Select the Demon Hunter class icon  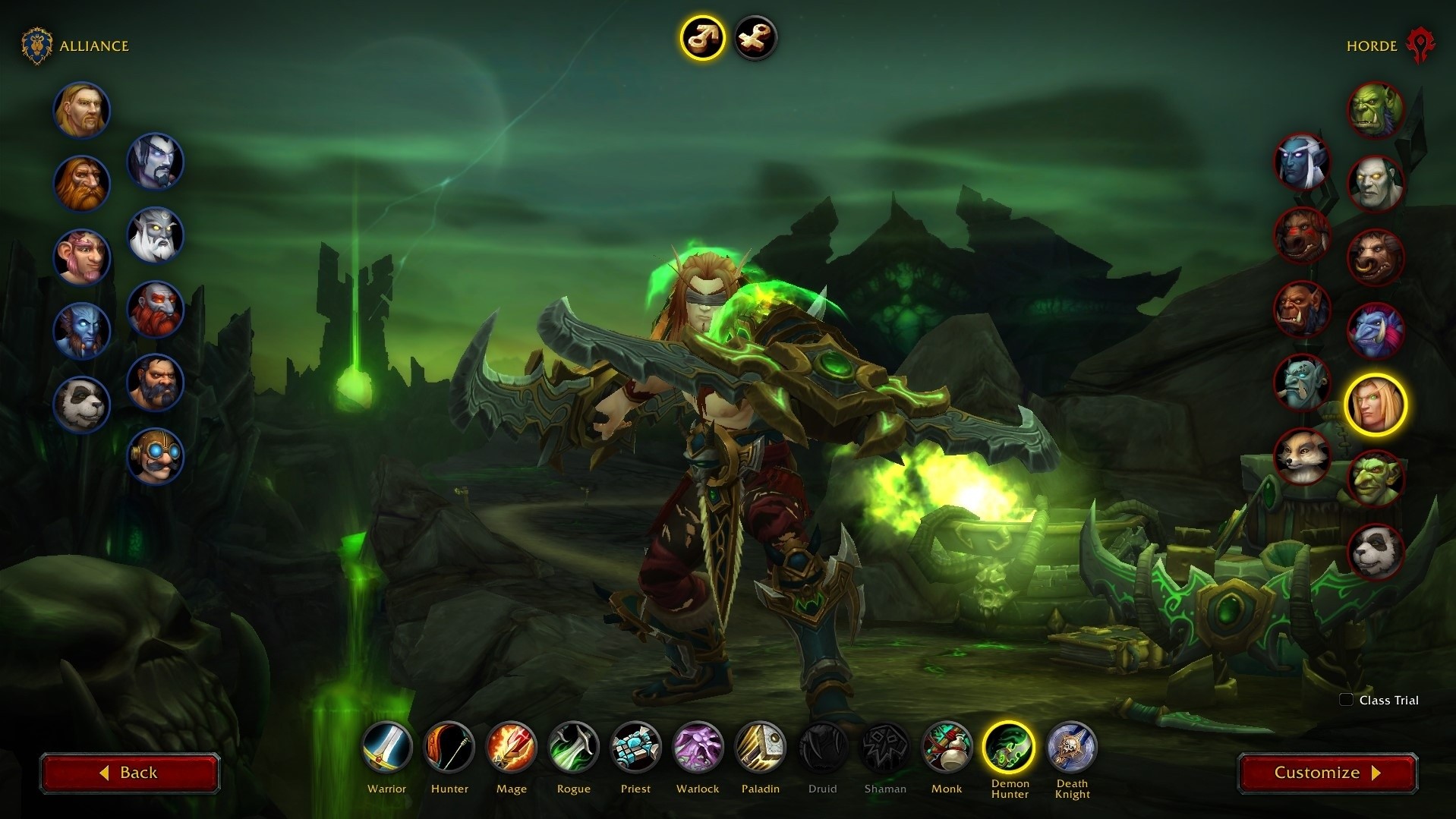click(x=1010, y=747)
